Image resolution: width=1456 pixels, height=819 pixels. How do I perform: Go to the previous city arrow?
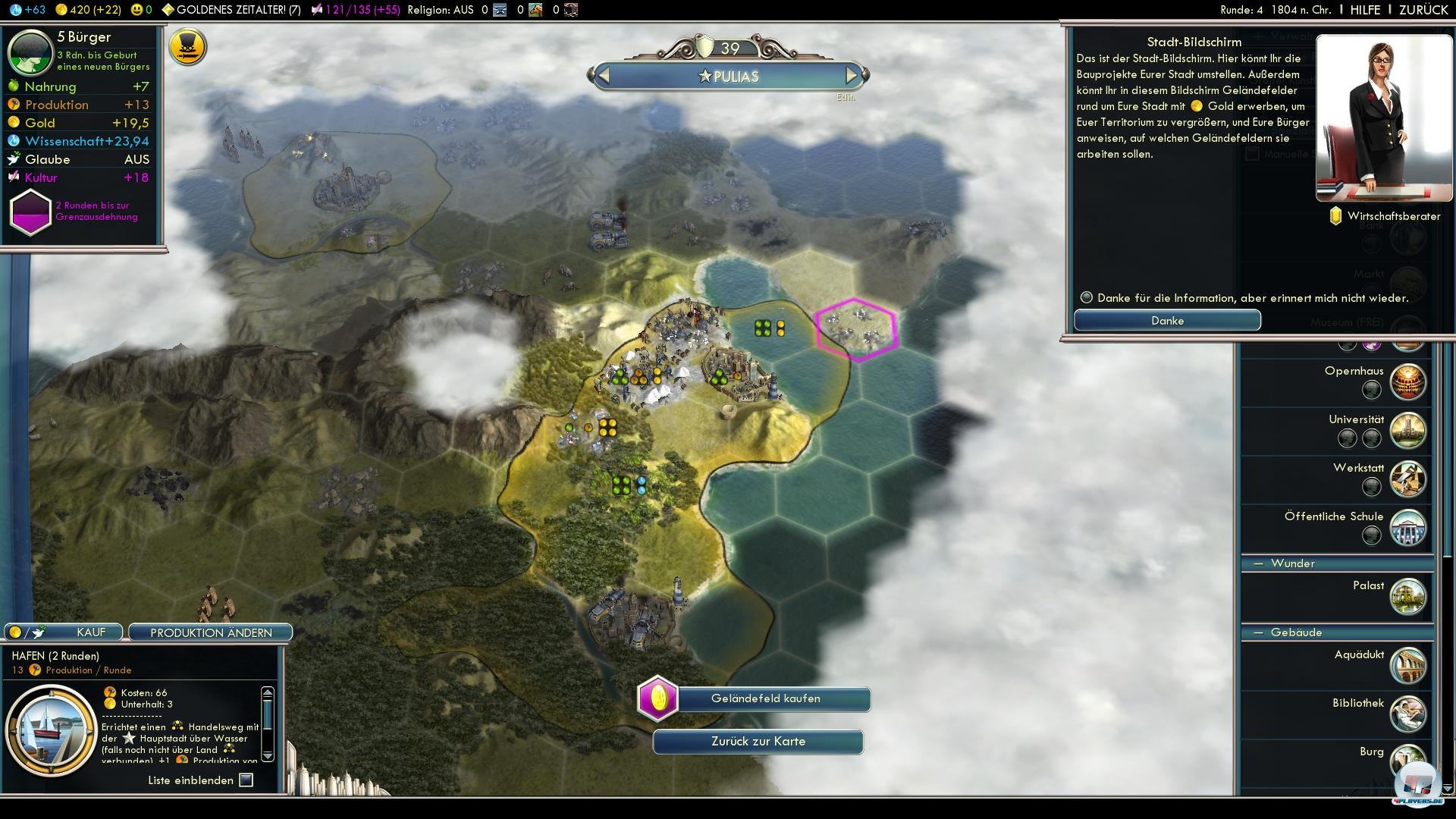(x=604, y=76)
